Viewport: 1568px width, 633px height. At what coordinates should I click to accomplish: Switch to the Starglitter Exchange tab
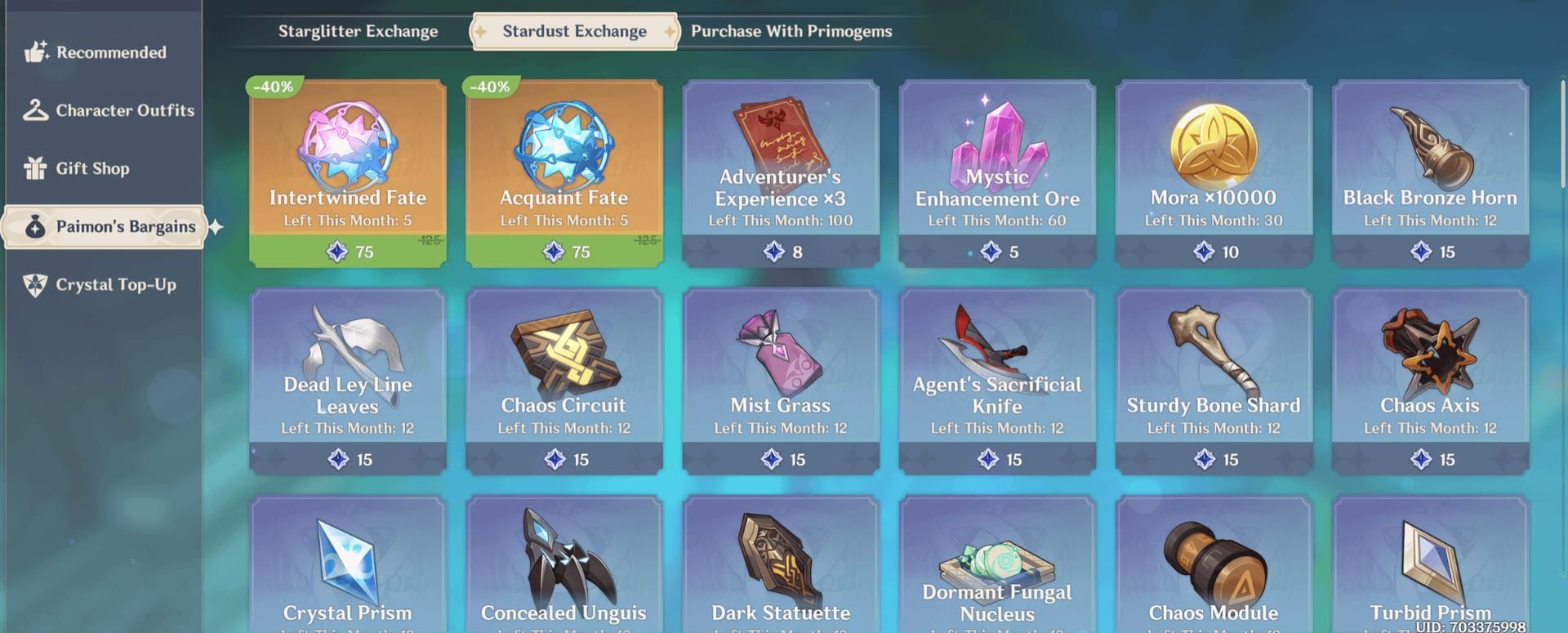click(x=358, y=32)
